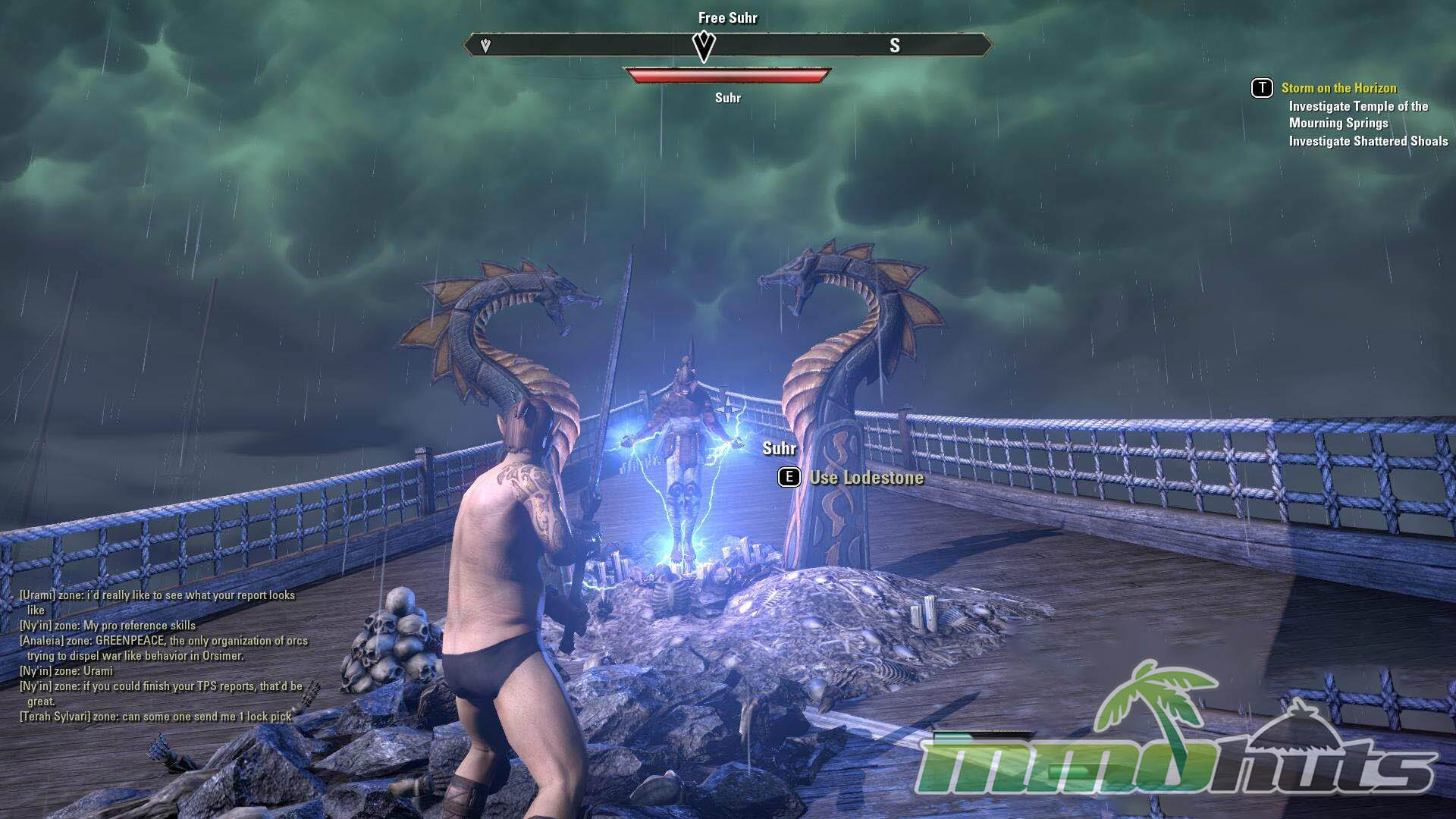Click Analeia's GREENPEACE zone chat message
This screenshot has height=819, width=1456.
coord(163,648)
